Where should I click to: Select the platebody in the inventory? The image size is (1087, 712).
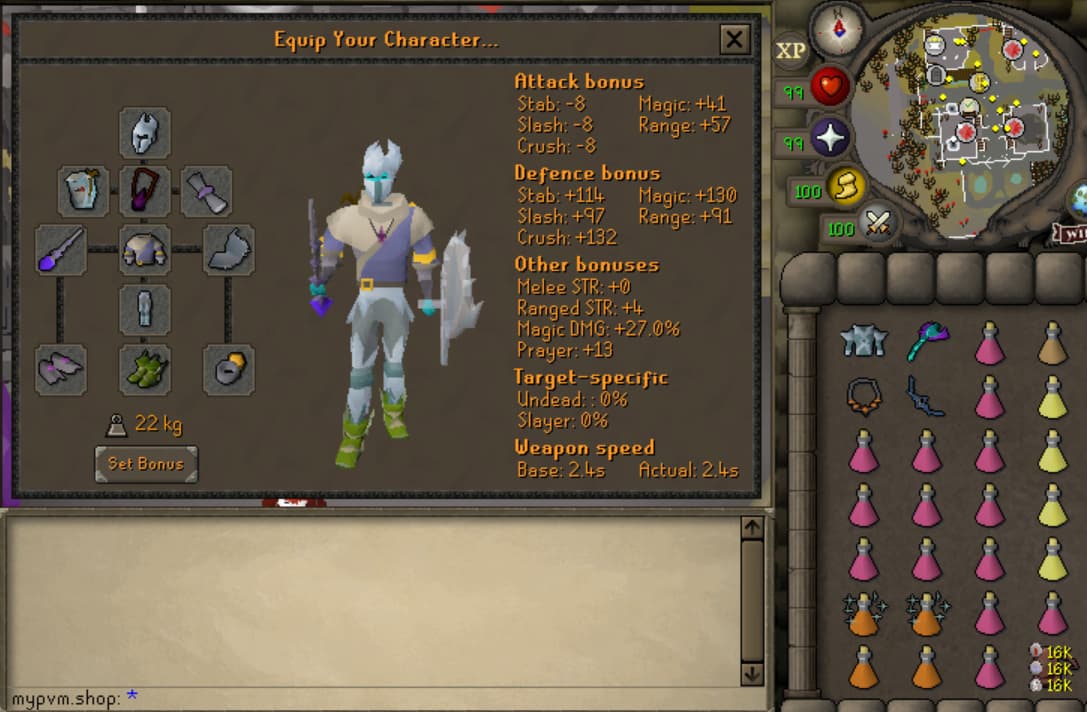[862, 341]
